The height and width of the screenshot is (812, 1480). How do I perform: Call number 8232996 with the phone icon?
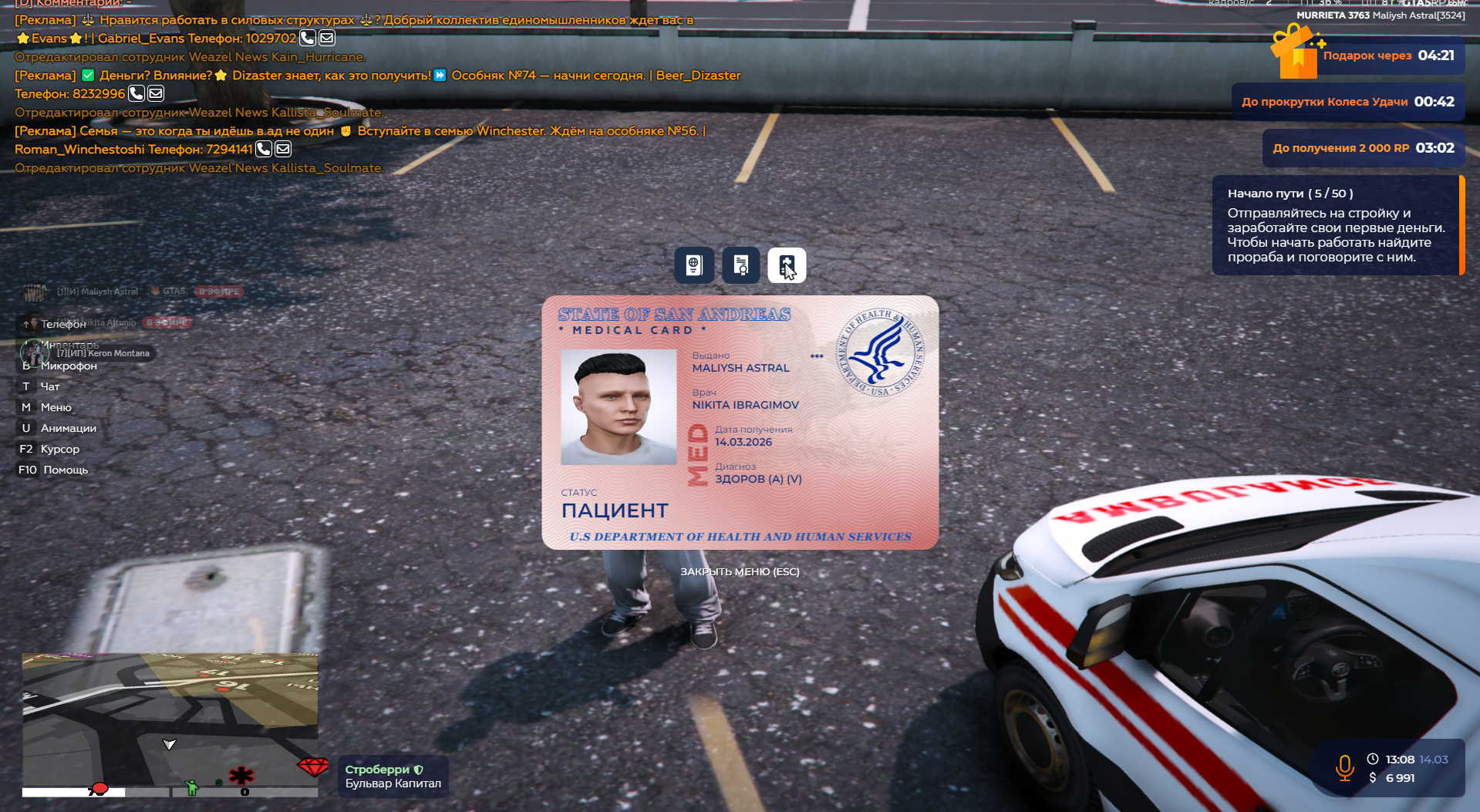(136, 93)
